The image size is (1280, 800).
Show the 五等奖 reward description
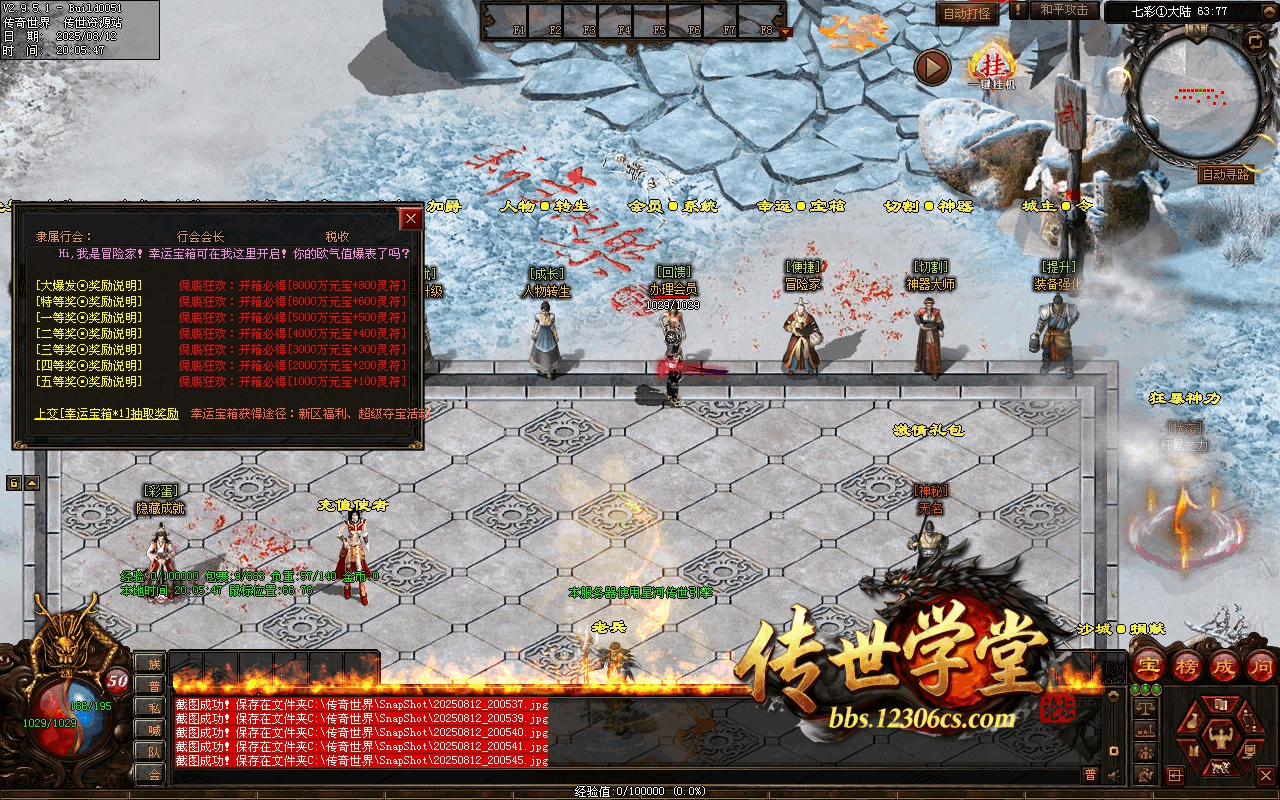88,382
